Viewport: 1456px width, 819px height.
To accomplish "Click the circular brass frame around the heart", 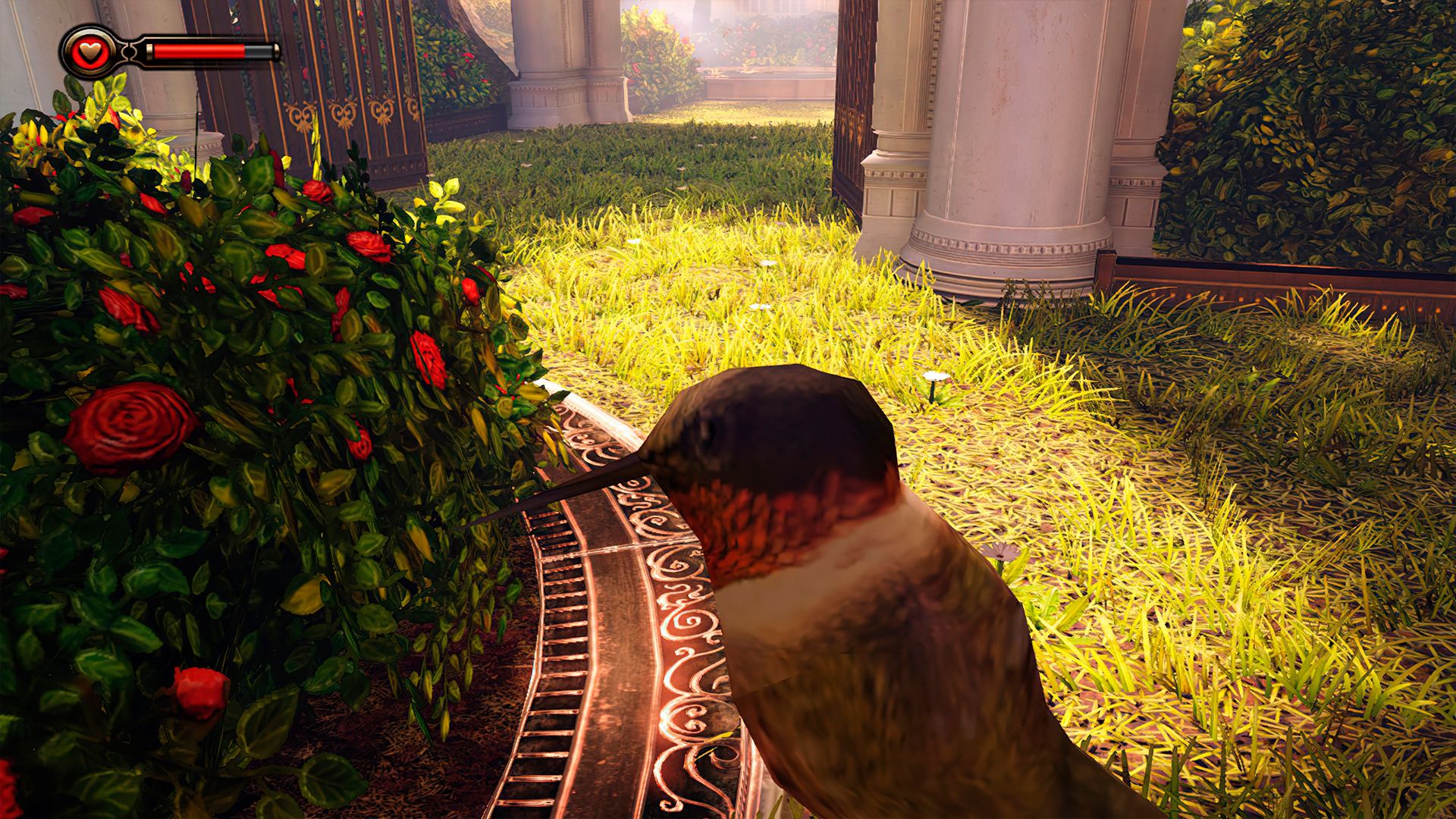I will tap(89, 33).
